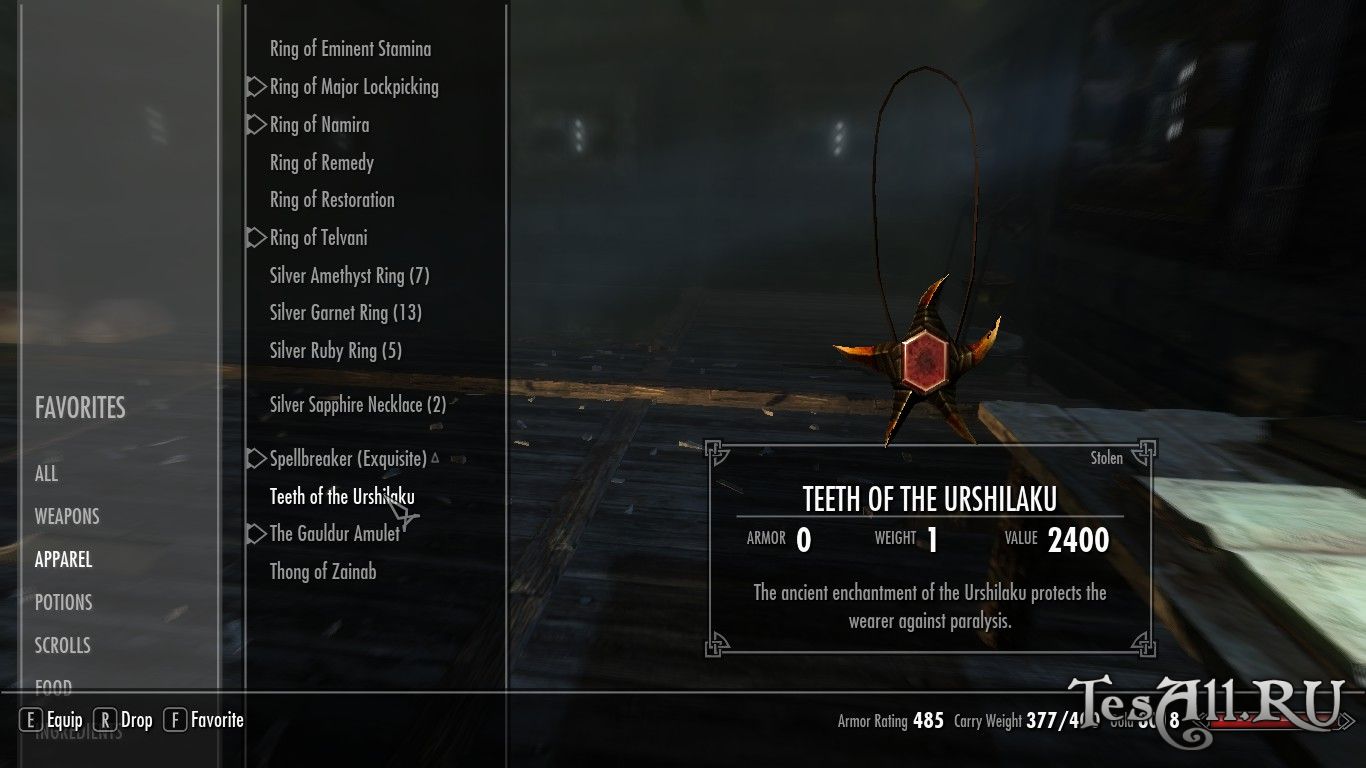Open the Favorites category

click(80, 408)
